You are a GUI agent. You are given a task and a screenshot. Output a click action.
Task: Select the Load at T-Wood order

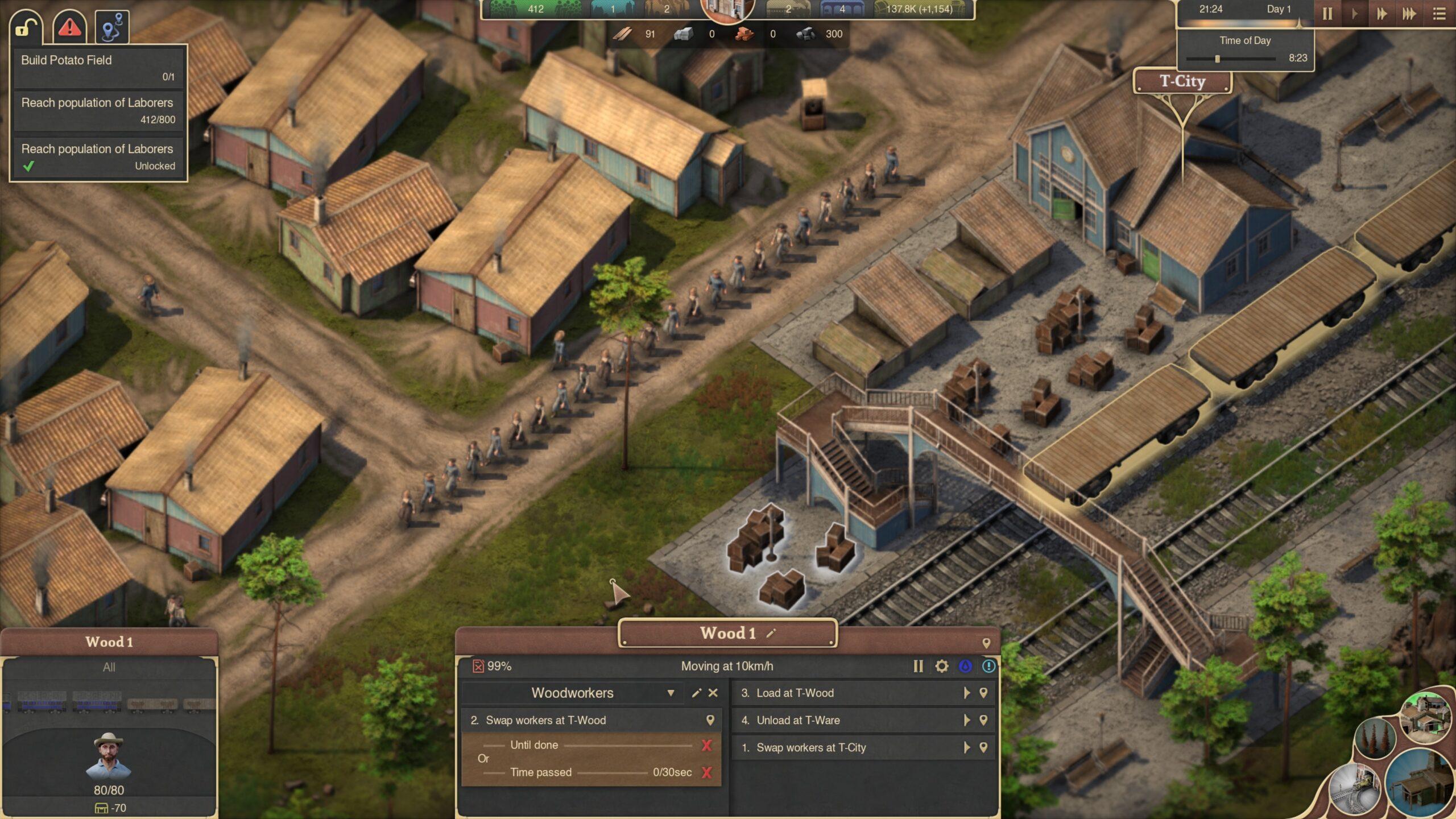click(x=847, y=693)
